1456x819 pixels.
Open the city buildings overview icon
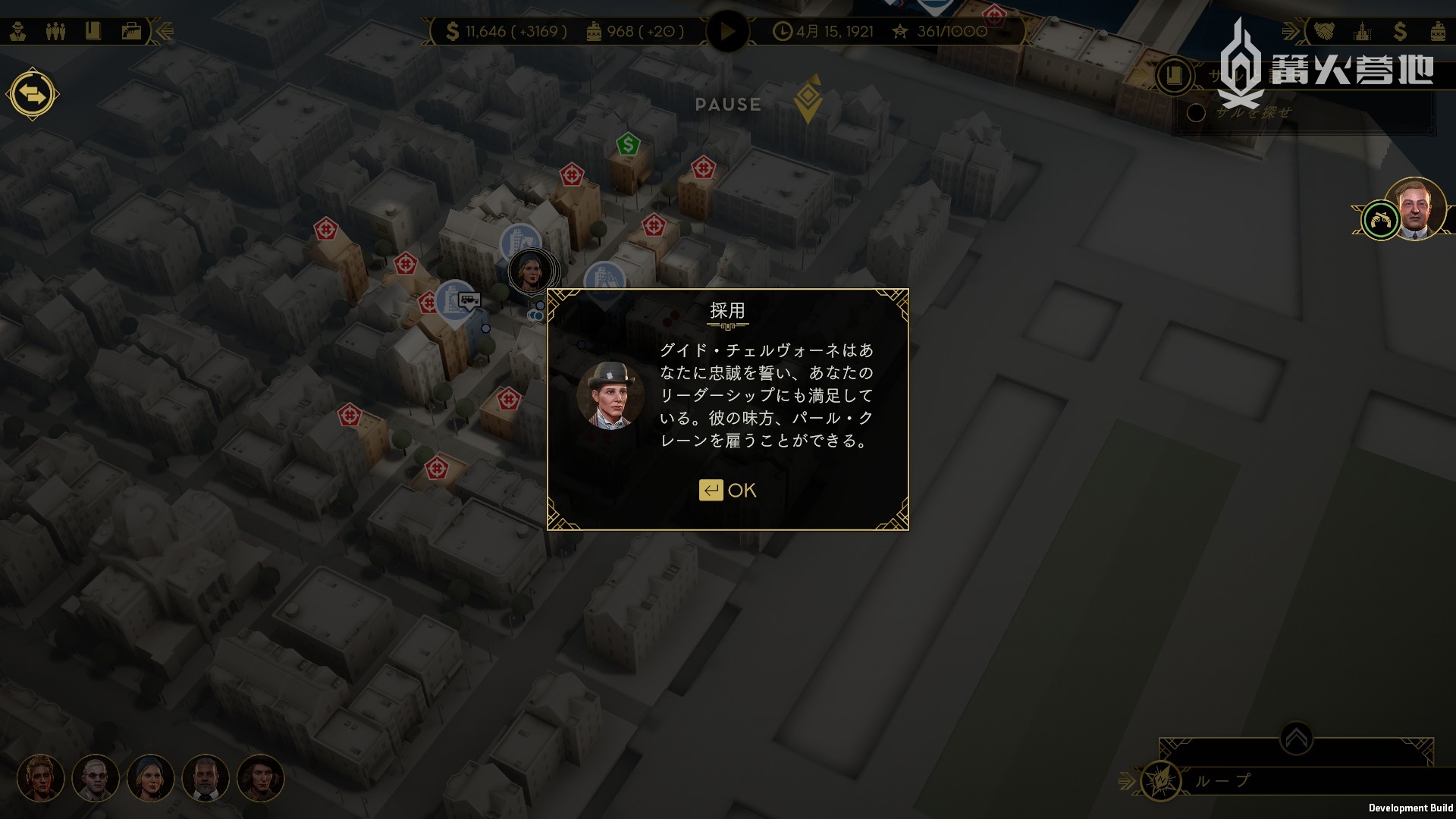point(1363,31)
